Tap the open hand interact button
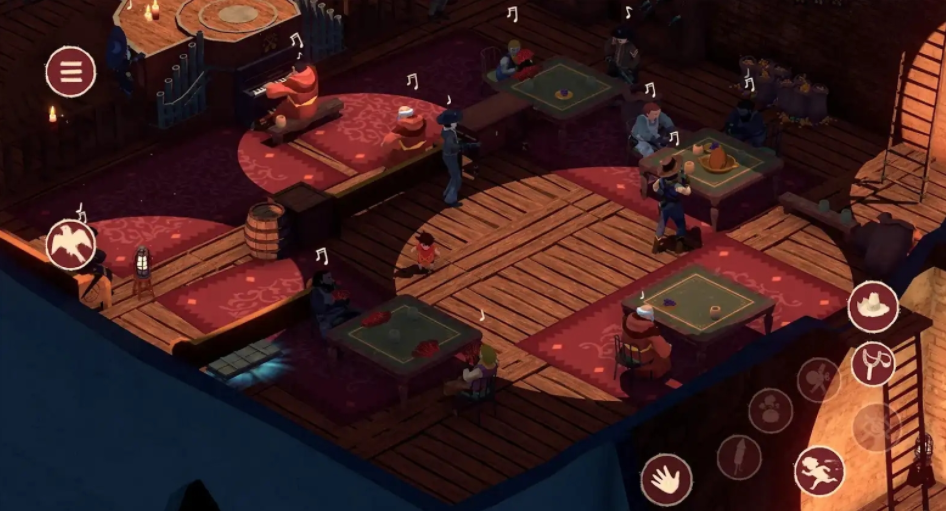Viewport: 946px width, 511px height. (666, 478)
